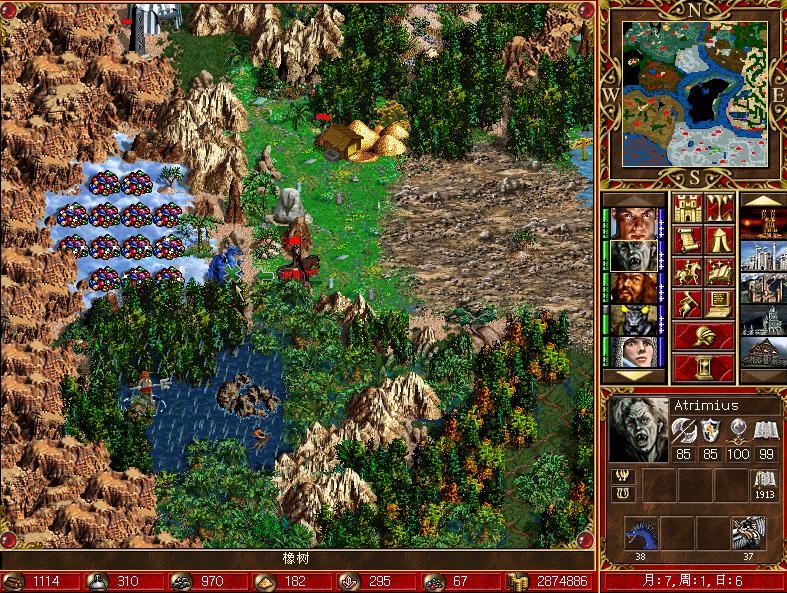The width and height of the screenshot is (787, 593).
Task: Open Adventure Options with the digging figure
Action: click(687, 302)
